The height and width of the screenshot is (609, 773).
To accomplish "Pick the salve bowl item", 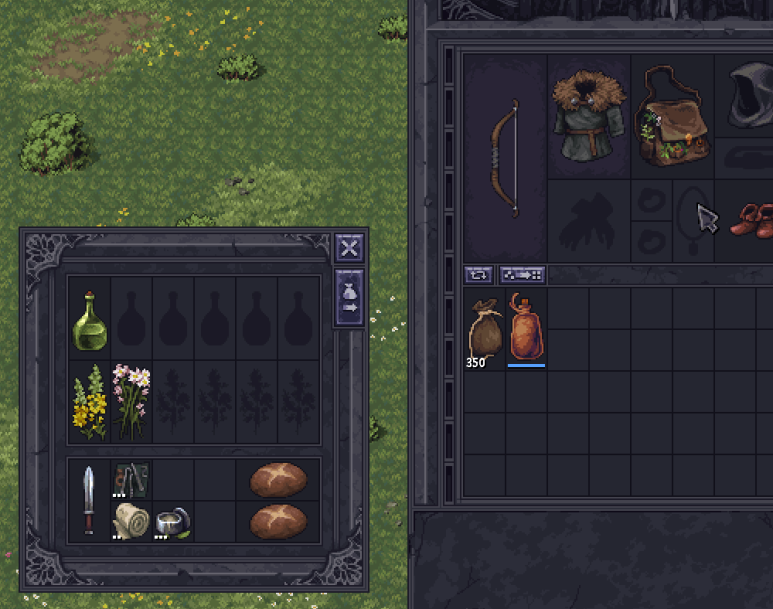I will (173, 521).
